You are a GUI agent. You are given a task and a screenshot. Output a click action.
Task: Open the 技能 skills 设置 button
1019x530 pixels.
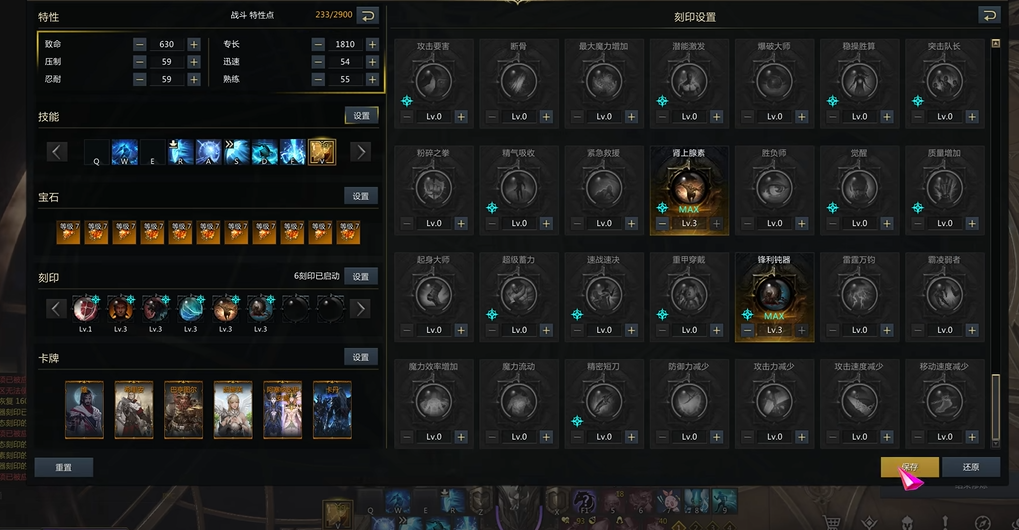click(x=361, y=116)
